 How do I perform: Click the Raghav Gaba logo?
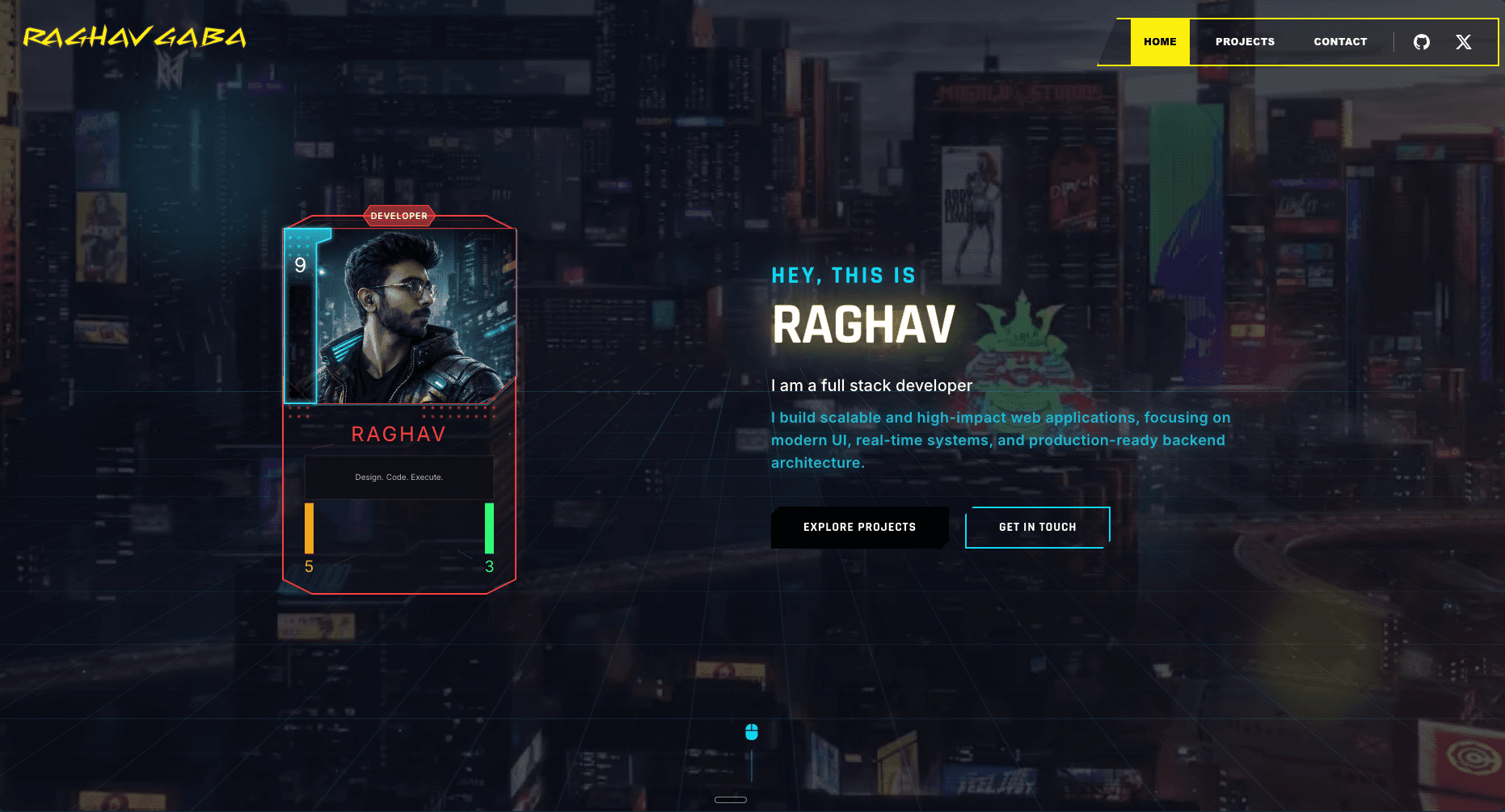coord(134,37)
